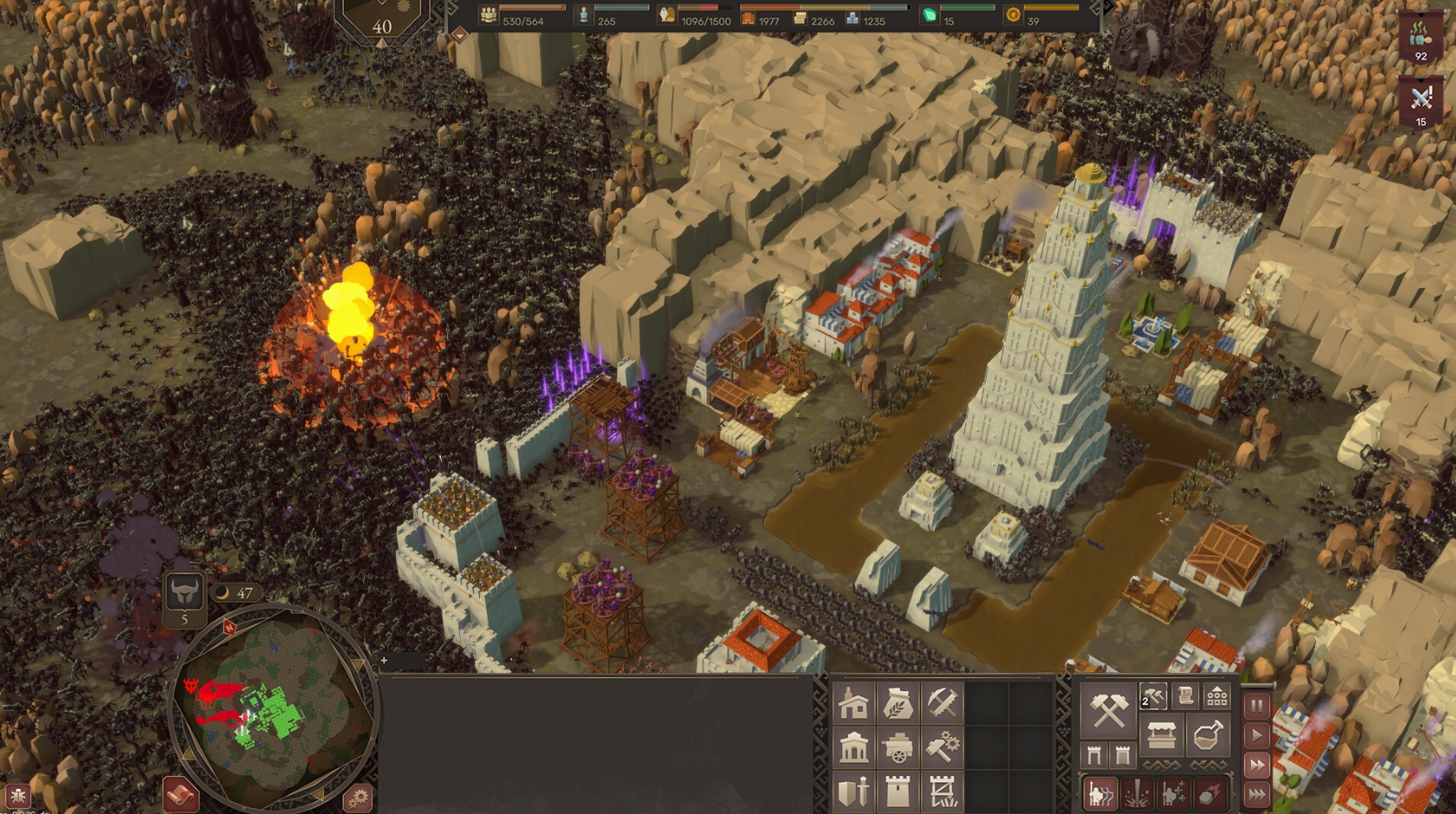Viewport: 1456px width, 814px height.
Task: Choose the scaffold trap structures category
Action: pyautogui.click(x=942, y=792)
